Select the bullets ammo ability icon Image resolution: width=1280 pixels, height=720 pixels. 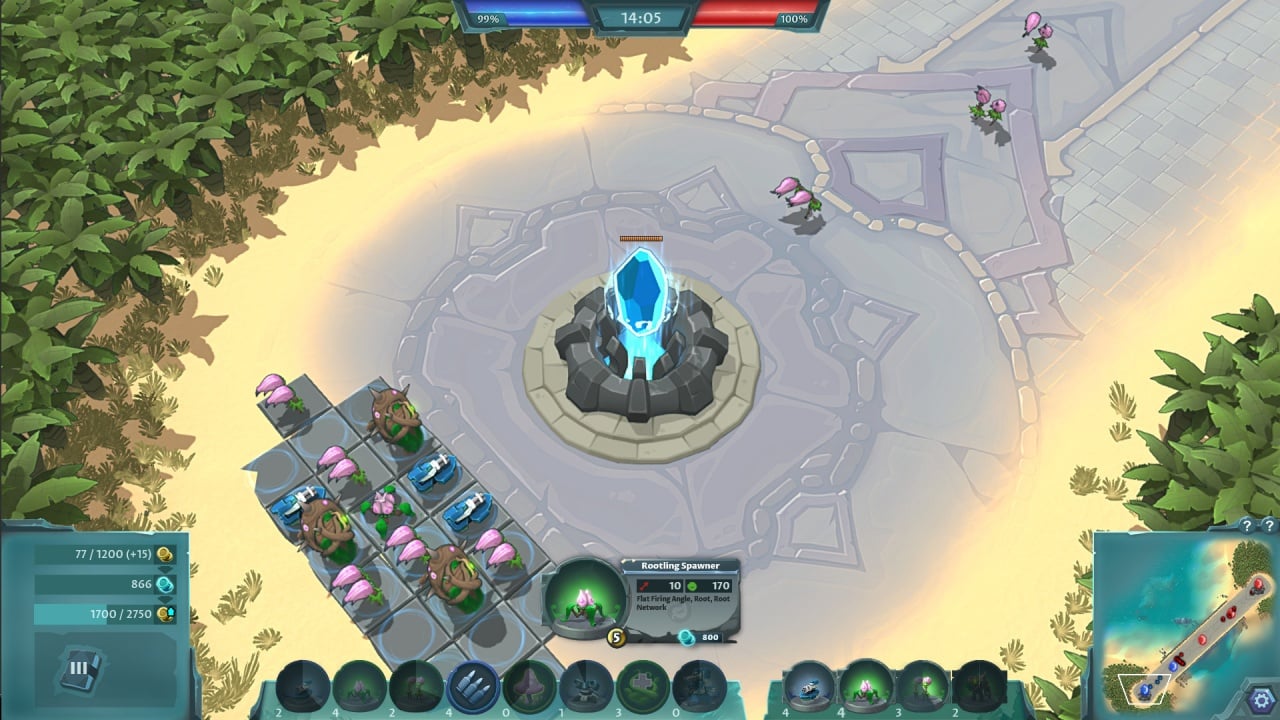click(473, 687)
